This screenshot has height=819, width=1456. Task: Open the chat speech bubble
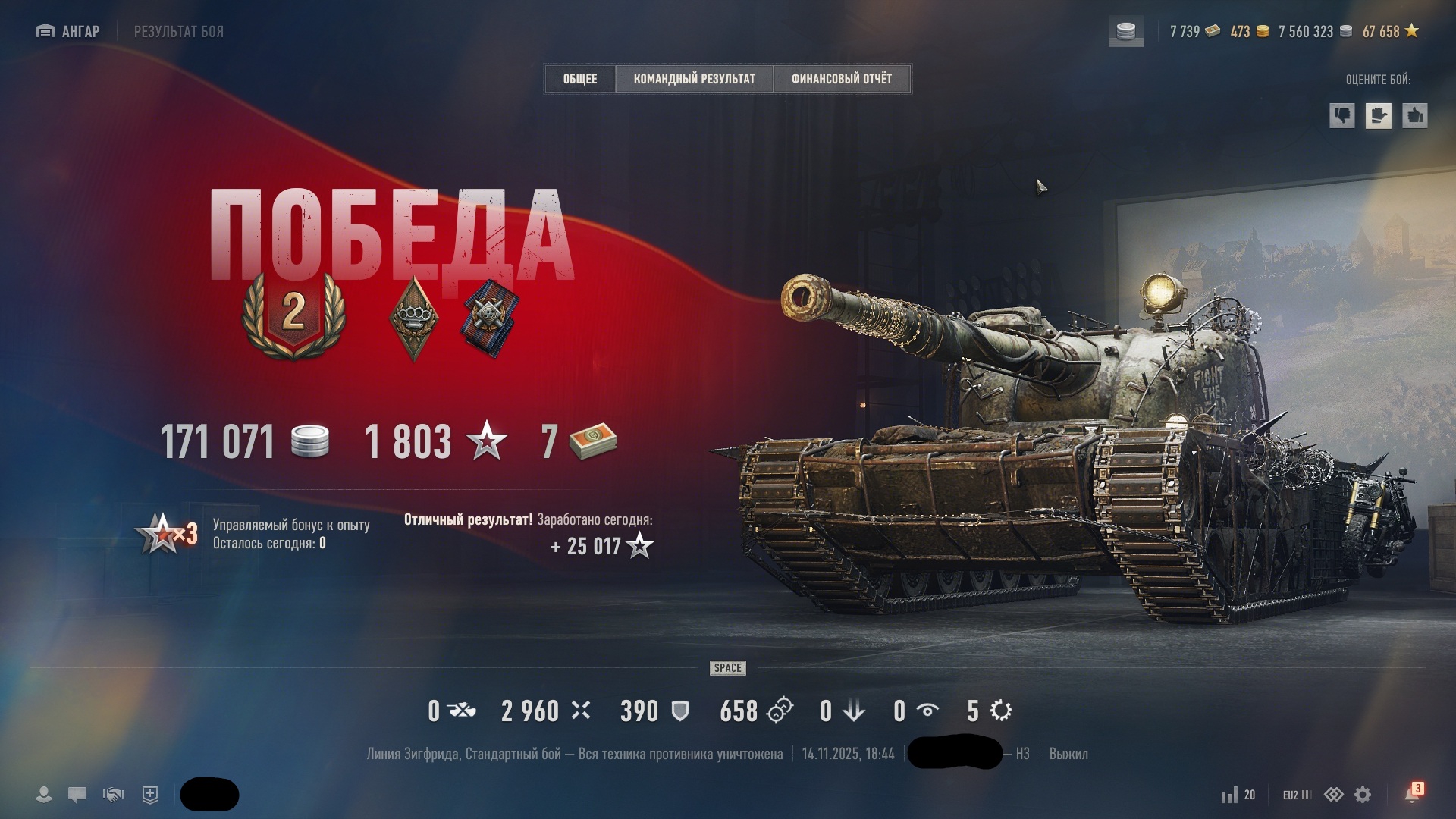[77, 795]
